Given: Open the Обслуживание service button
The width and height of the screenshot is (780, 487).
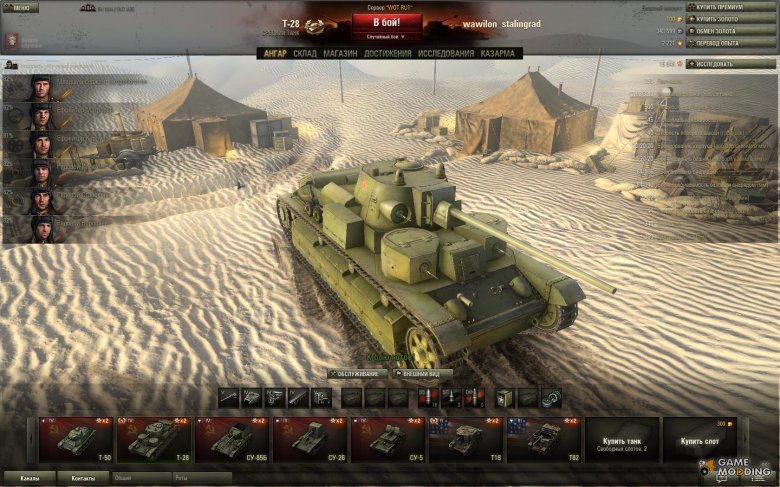Looking at the screenshot, I should pos(357,374).
